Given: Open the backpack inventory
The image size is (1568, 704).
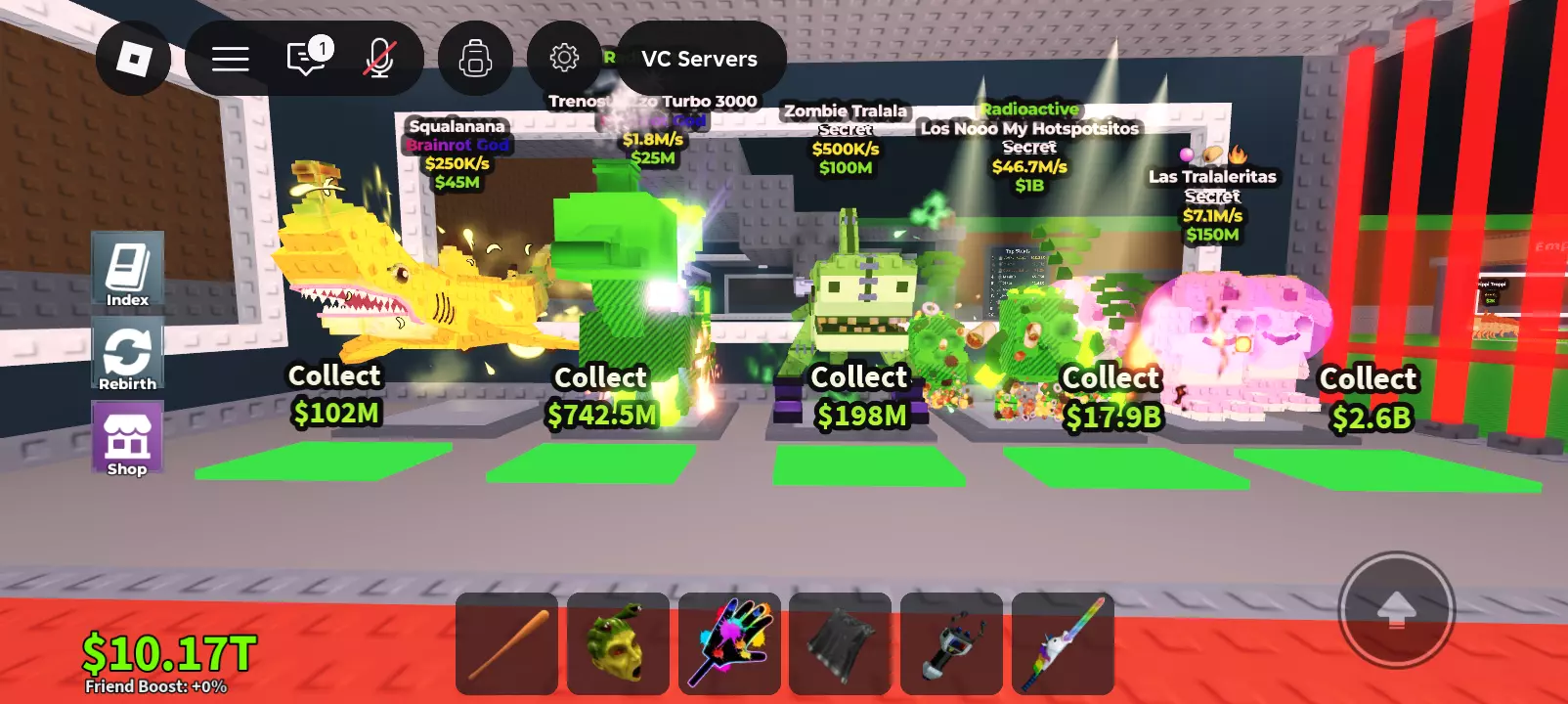Looking at the screenshot, I should point(475,59).
